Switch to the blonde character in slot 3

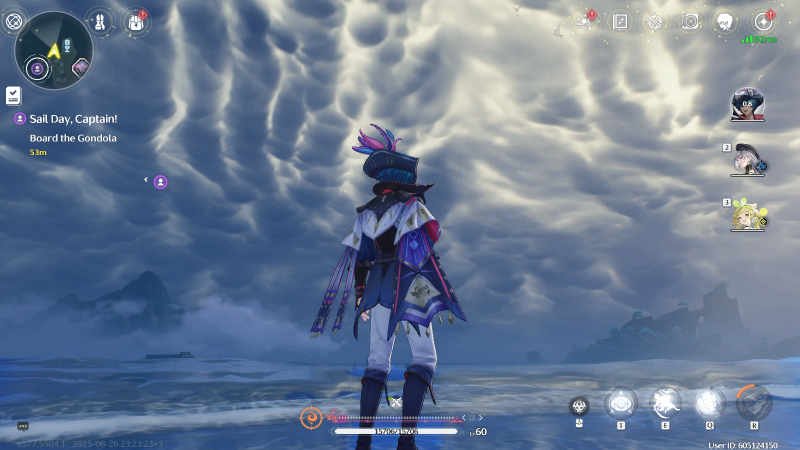pyautogui.click(x=748, y=214)
